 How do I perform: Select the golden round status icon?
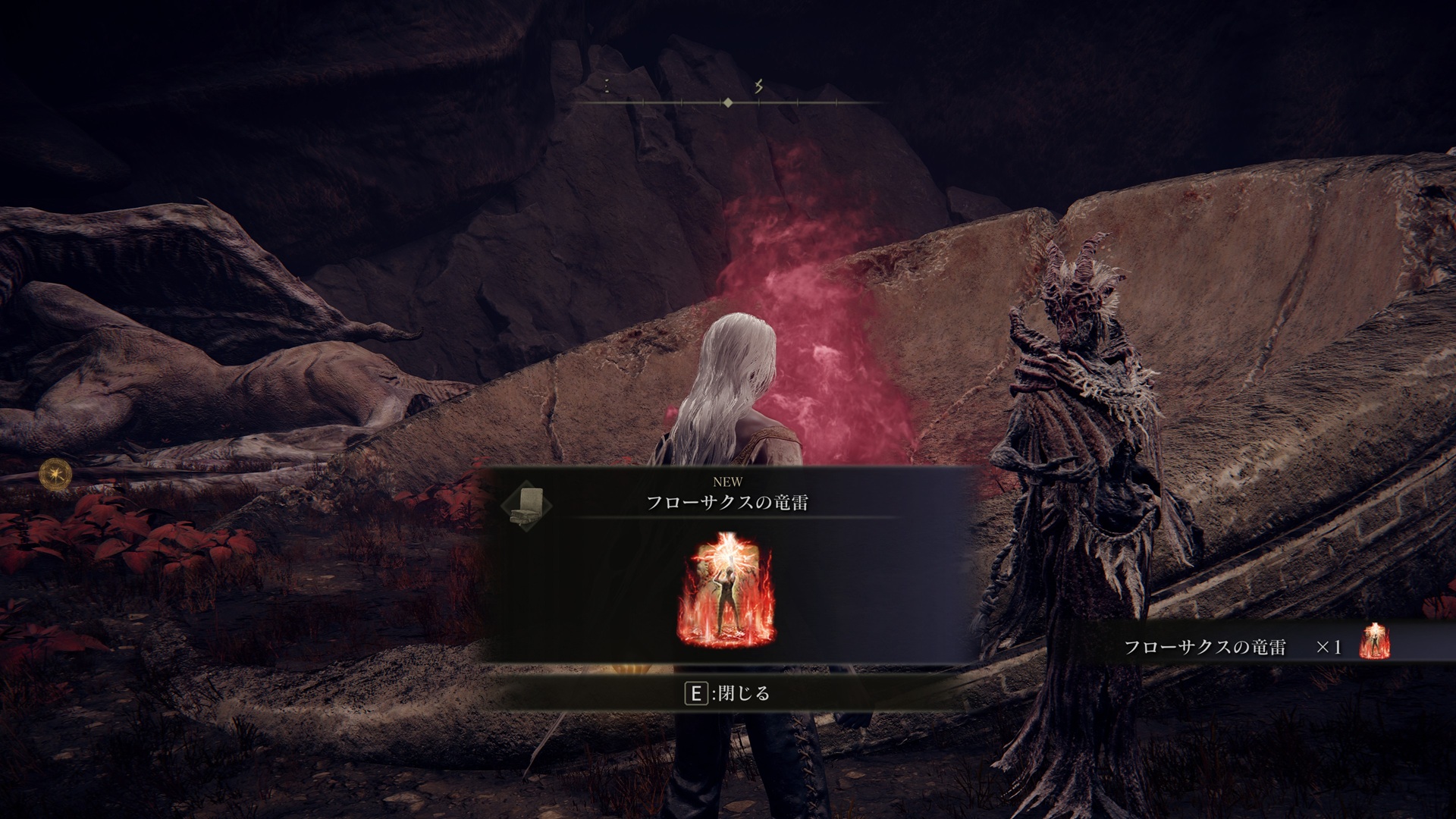(55, 474)
